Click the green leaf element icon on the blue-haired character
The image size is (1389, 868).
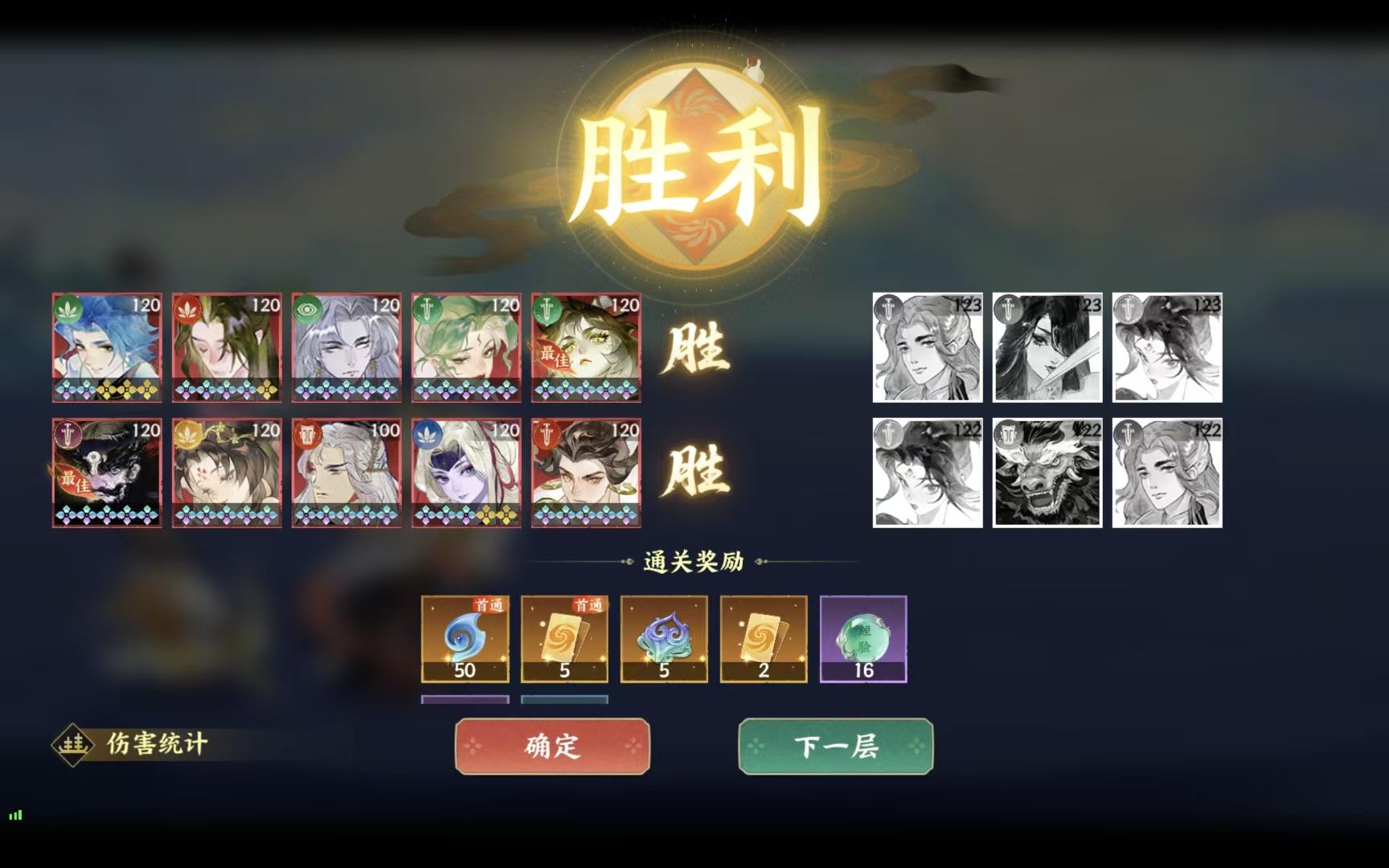click(68, 306)
